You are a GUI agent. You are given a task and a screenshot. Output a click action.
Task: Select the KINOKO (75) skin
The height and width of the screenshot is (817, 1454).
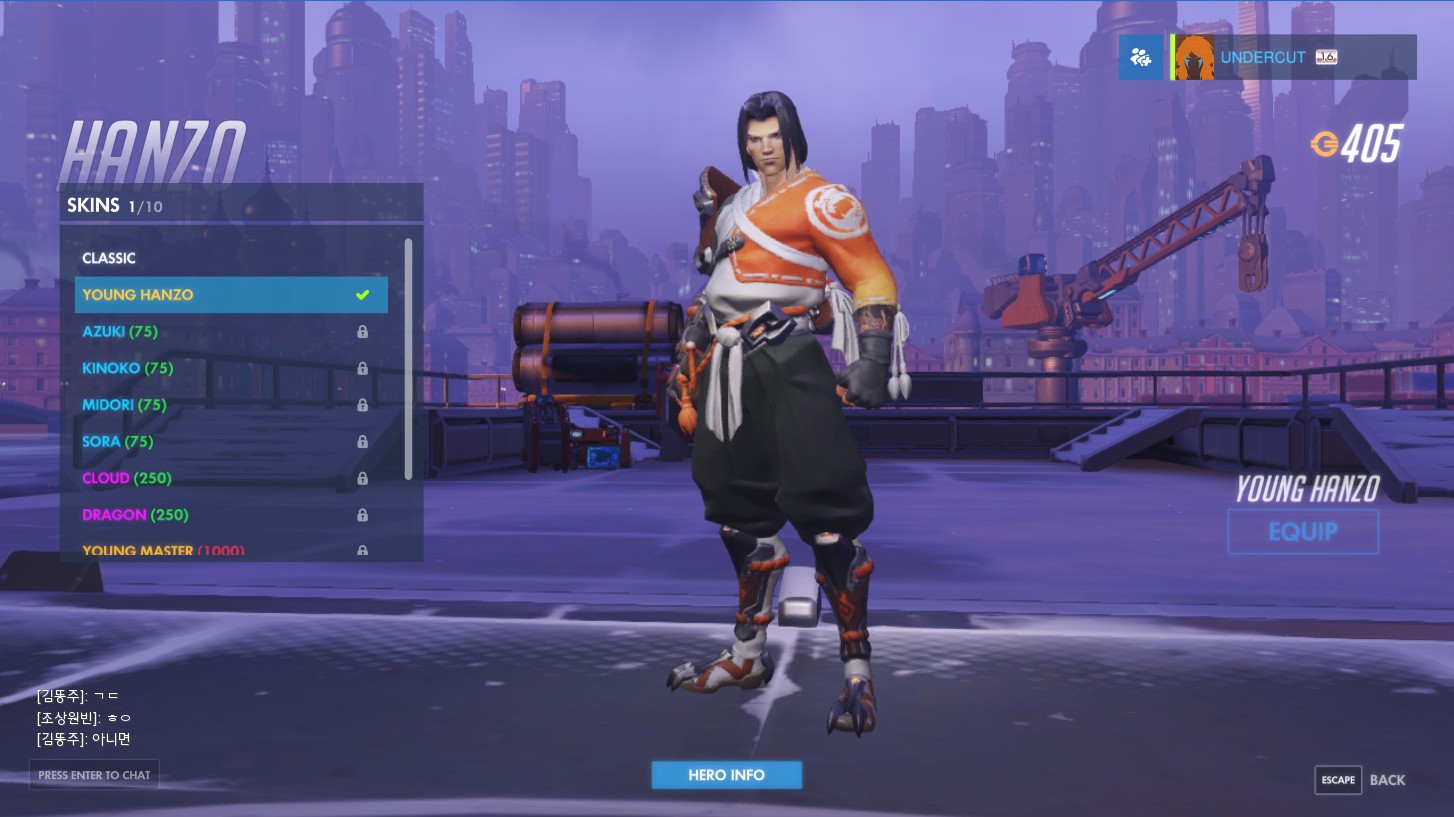127,368
